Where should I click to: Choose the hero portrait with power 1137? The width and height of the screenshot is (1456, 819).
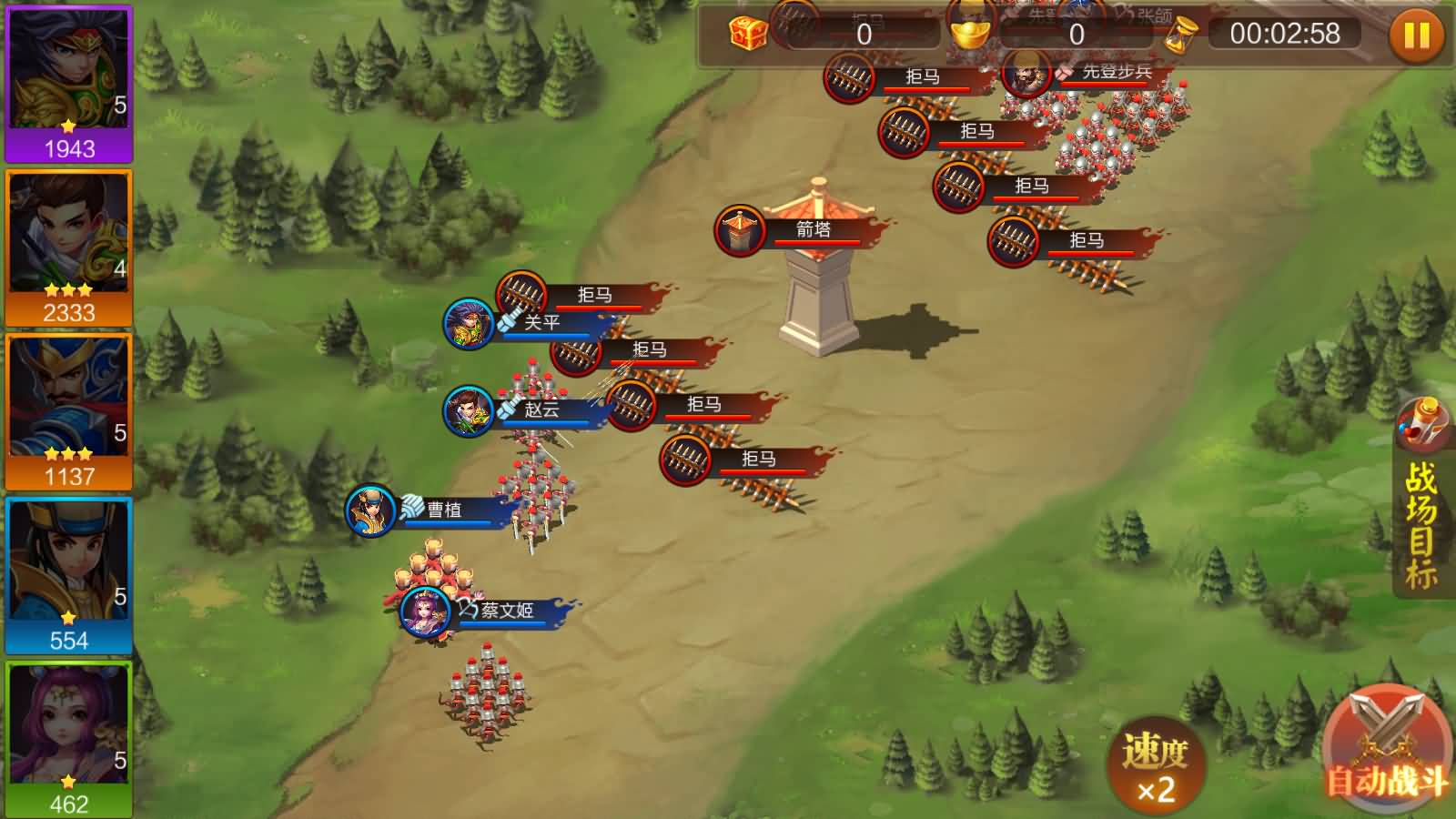pos(69,411)
